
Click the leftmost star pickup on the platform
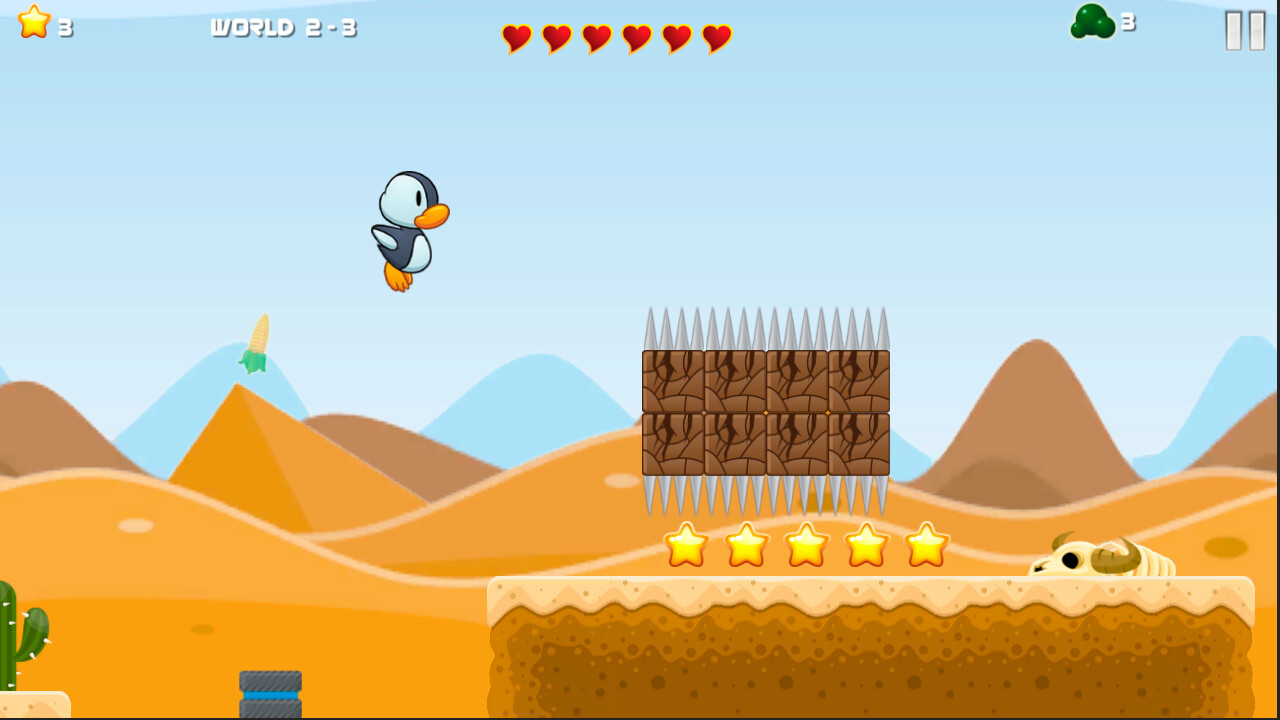pyautogui.click(x=686, y=547)
